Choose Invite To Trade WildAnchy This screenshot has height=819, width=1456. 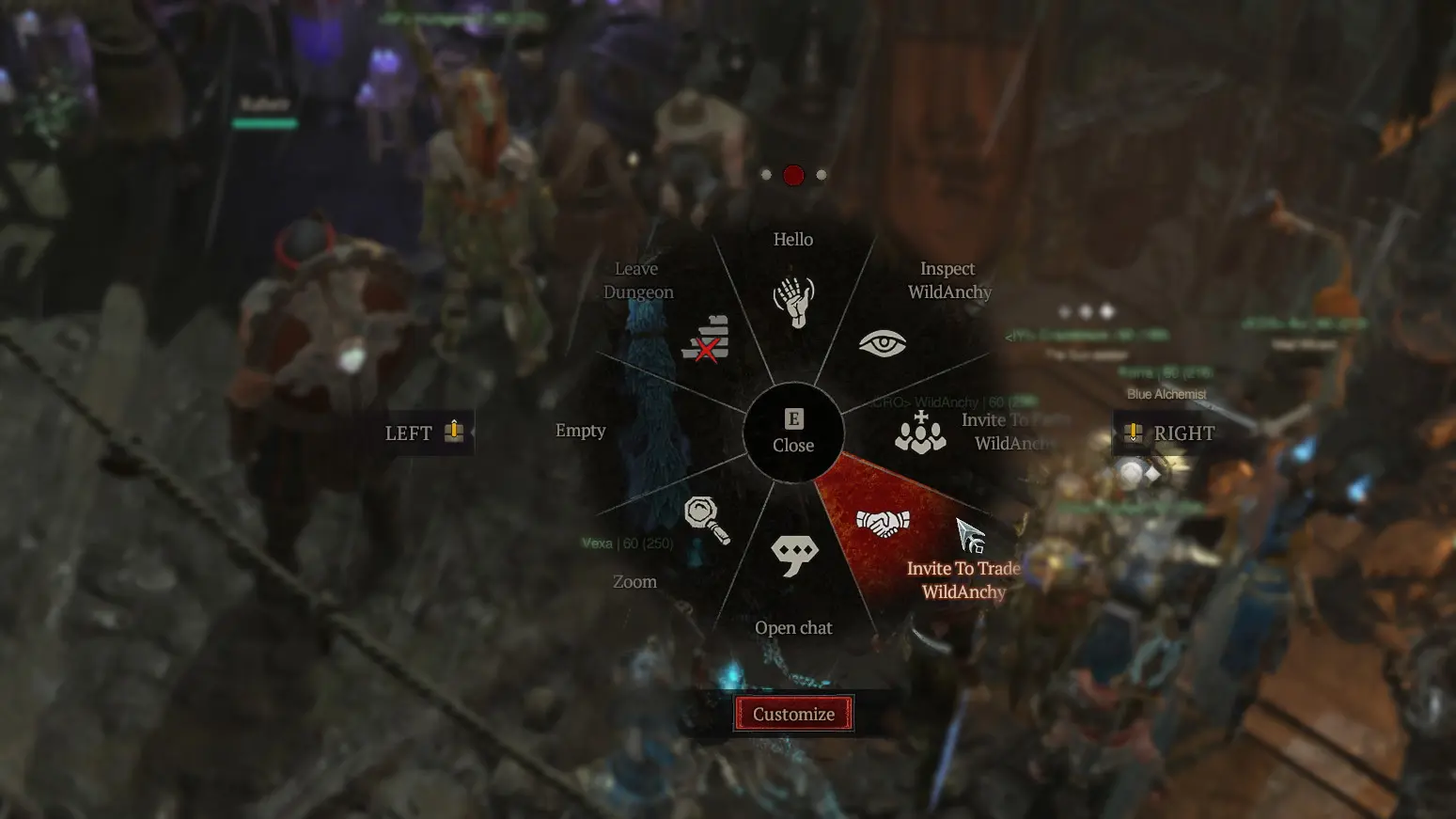point(884,524)
